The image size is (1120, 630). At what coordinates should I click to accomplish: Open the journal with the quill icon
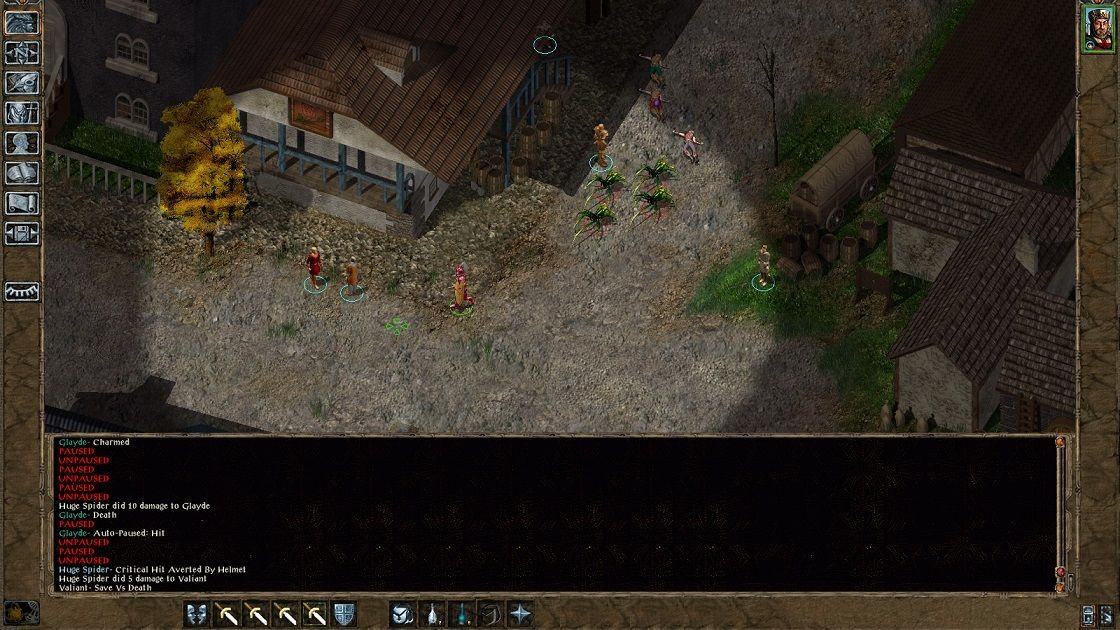(22, 82)
